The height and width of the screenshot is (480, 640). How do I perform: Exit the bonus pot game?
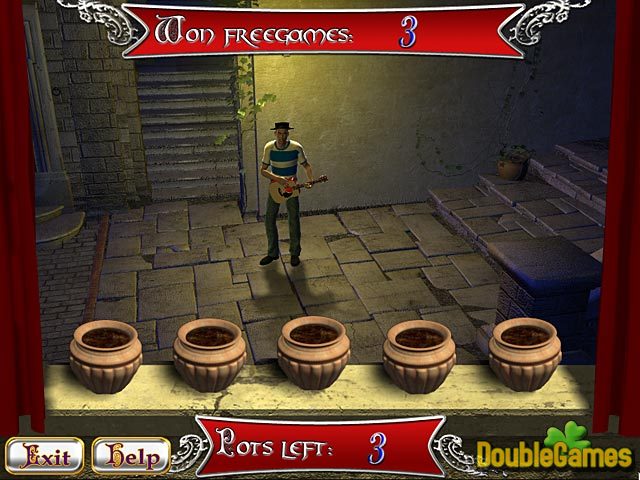pyautogui.click(x=45, y=457)
